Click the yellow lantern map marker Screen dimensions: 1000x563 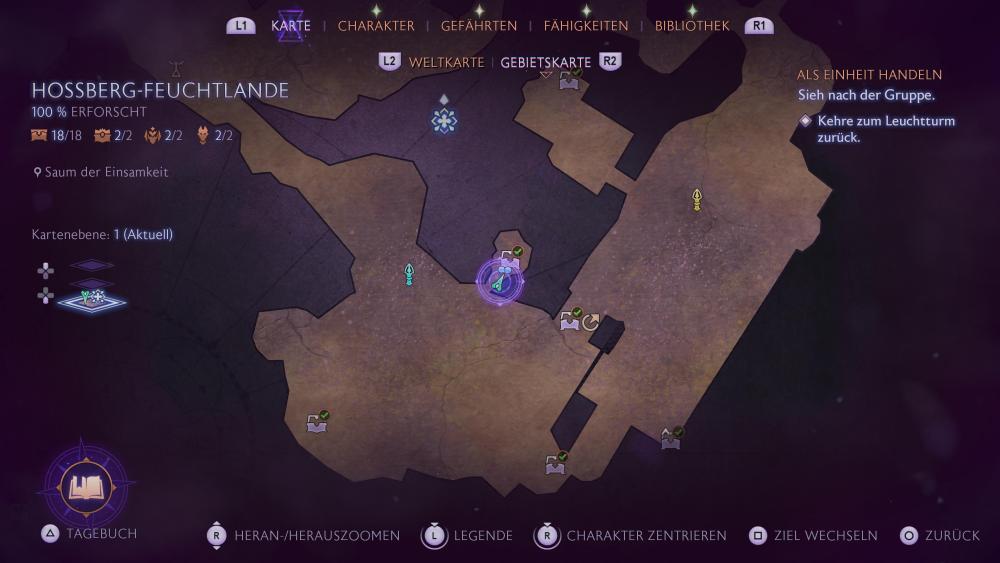pyautogui.click(x=697, y=200)
